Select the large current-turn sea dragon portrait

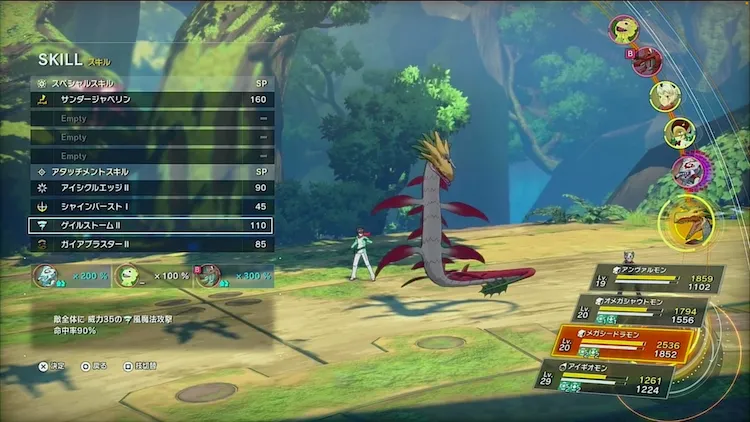(x=690, y=222)
